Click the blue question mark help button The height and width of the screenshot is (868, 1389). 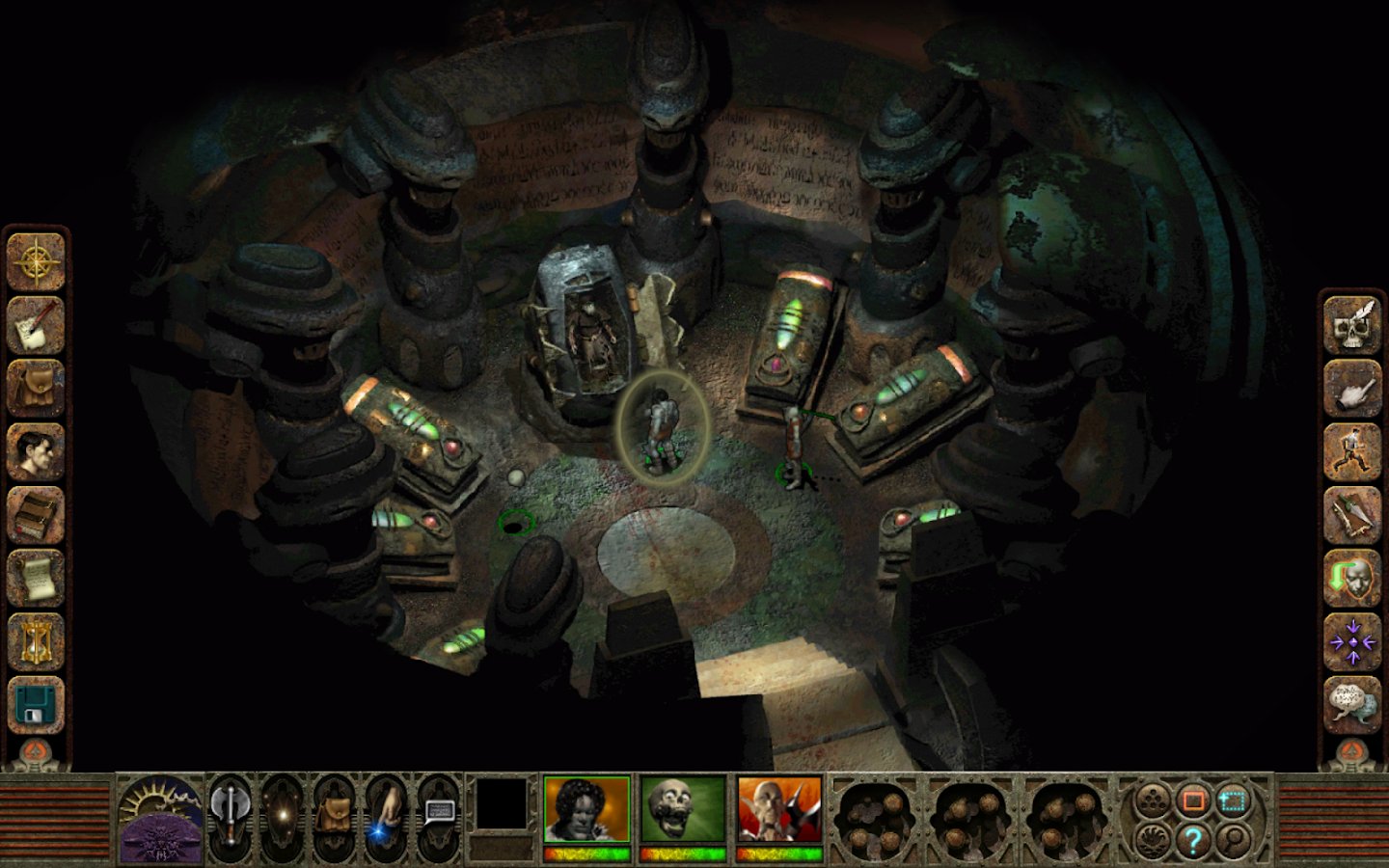pyautogui.click(x=1192, y=840)
